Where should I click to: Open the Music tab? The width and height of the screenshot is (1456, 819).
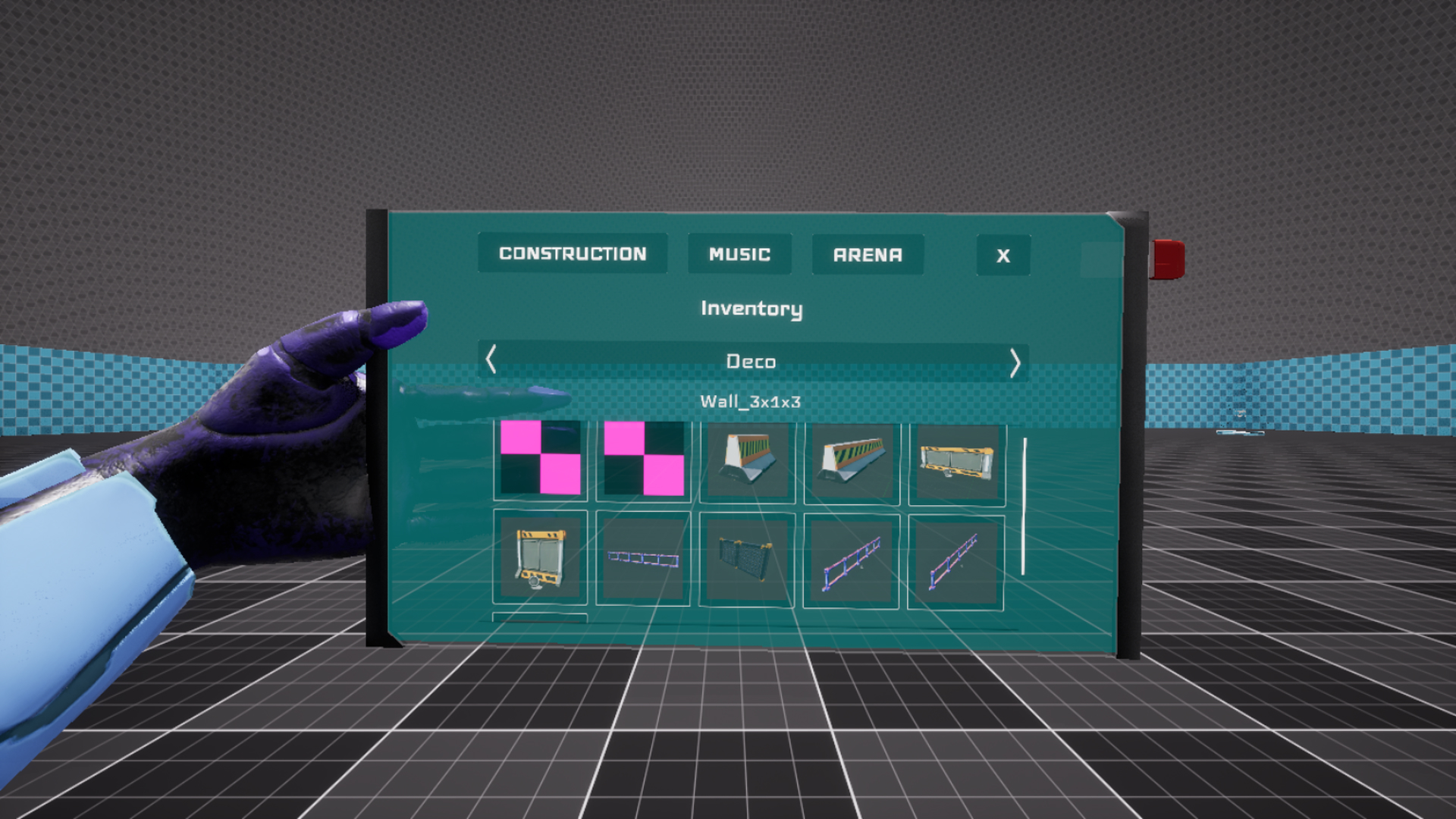739,254
